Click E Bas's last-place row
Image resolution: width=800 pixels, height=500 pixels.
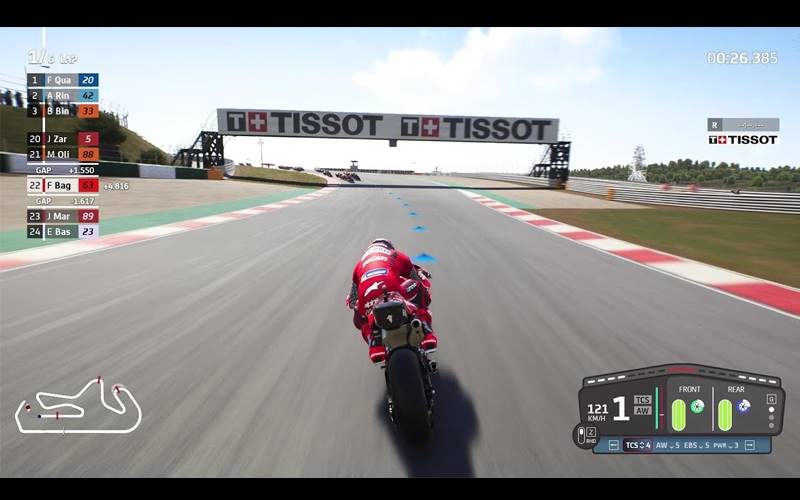click(62, 232)
